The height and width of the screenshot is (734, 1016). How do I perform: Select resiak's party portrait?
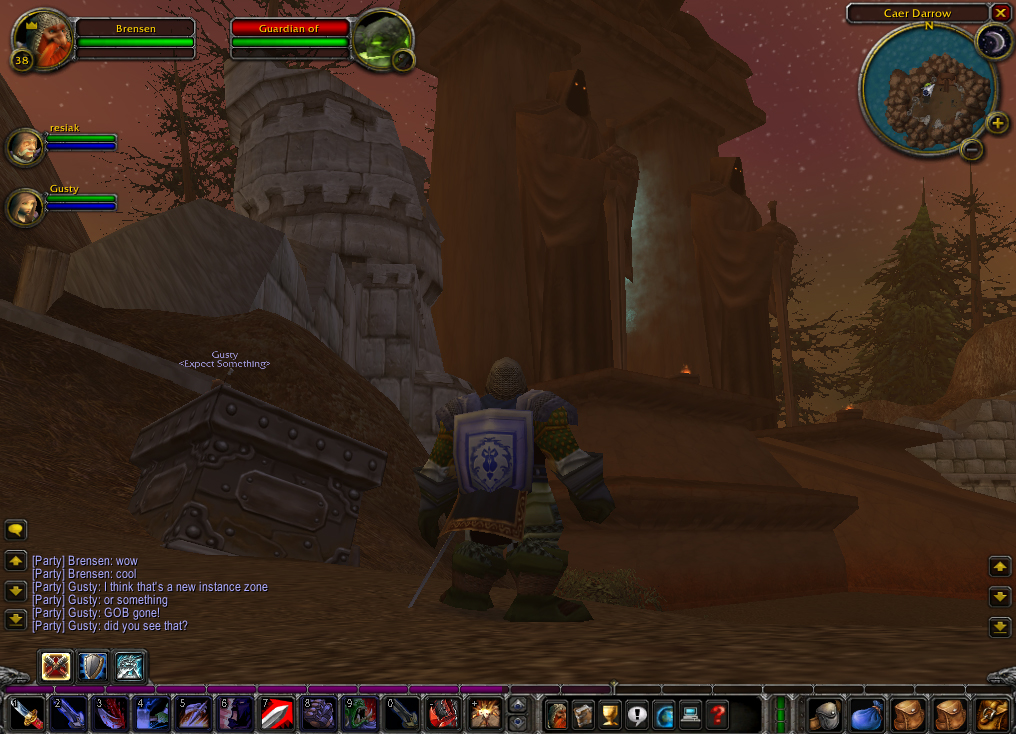point(24,147)
